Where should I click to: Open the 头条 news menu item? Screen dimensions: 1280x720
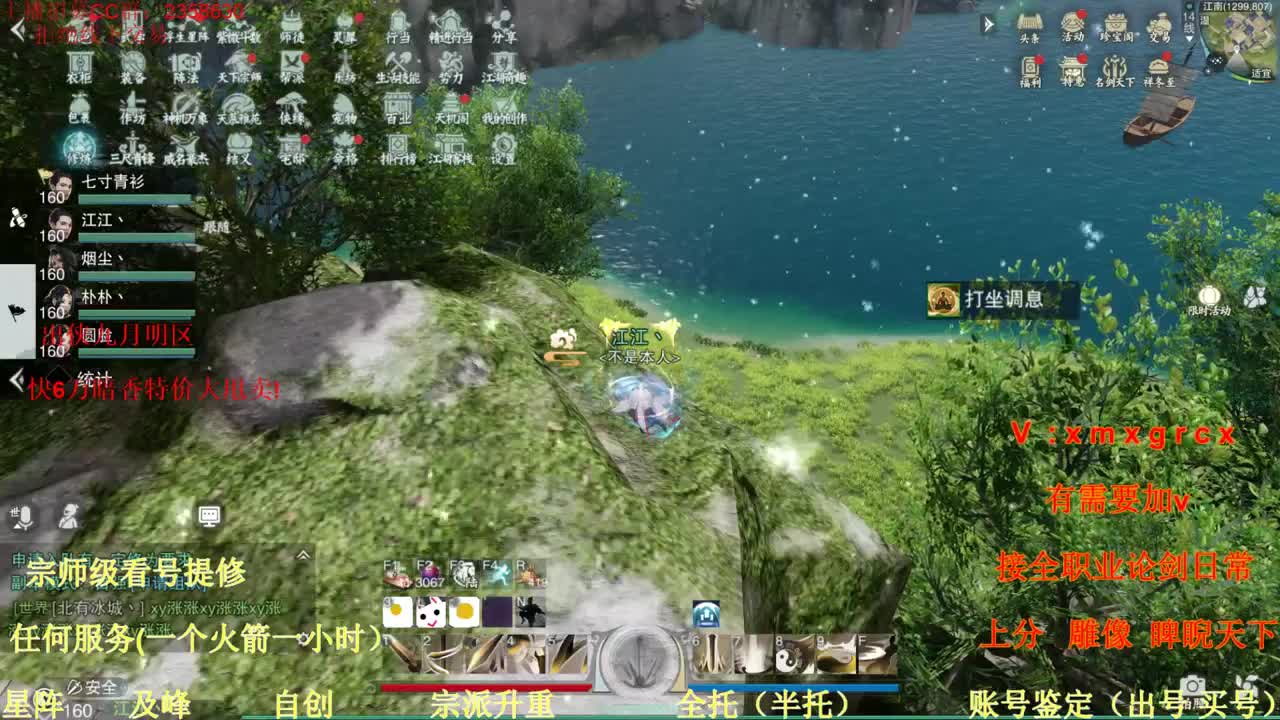(1028, 22)
